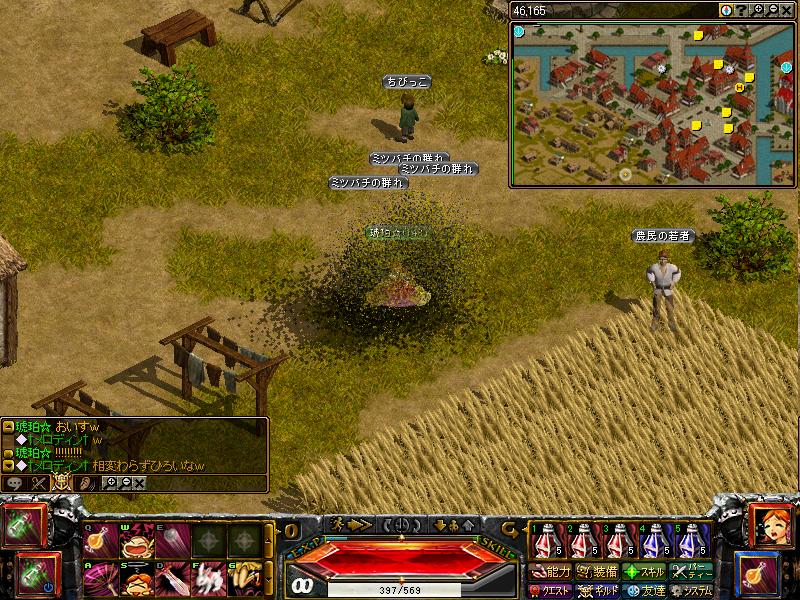Select the speech bubble chat tab
Image resolution: width=800 pixels, height=600 pixels.
15,482
